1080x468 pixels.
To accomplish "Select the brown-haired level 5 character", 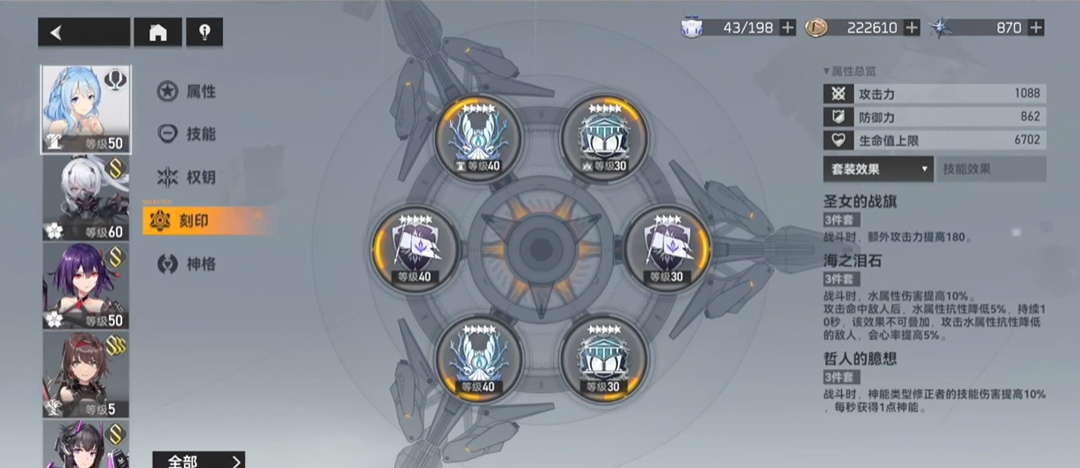I will (x=86, y=374).
